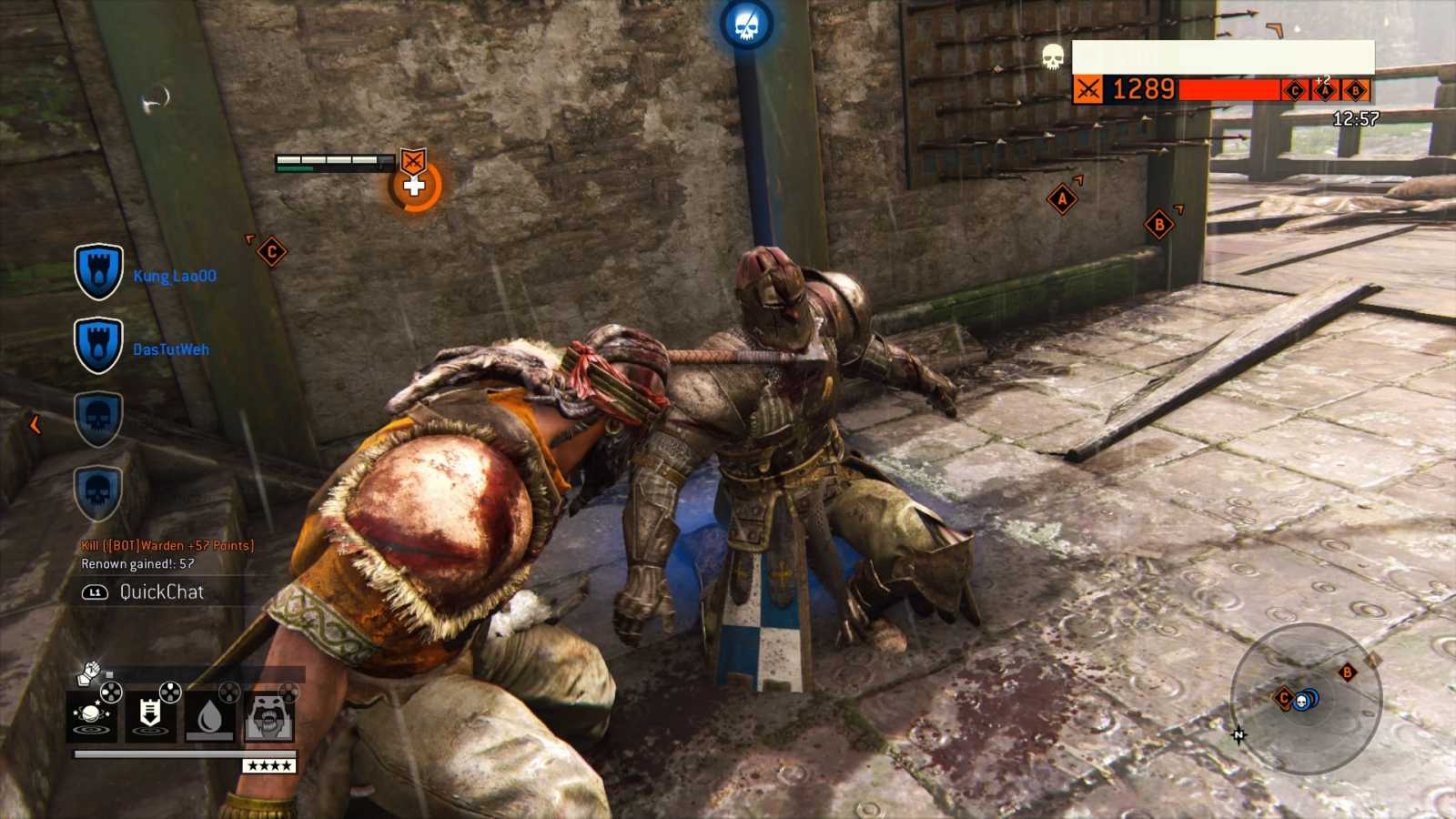The height and width of the screenshot is (819, 1456).
Task: Click the crossed-swords score icon beside 1289
Action: (x=1088, y=88)
